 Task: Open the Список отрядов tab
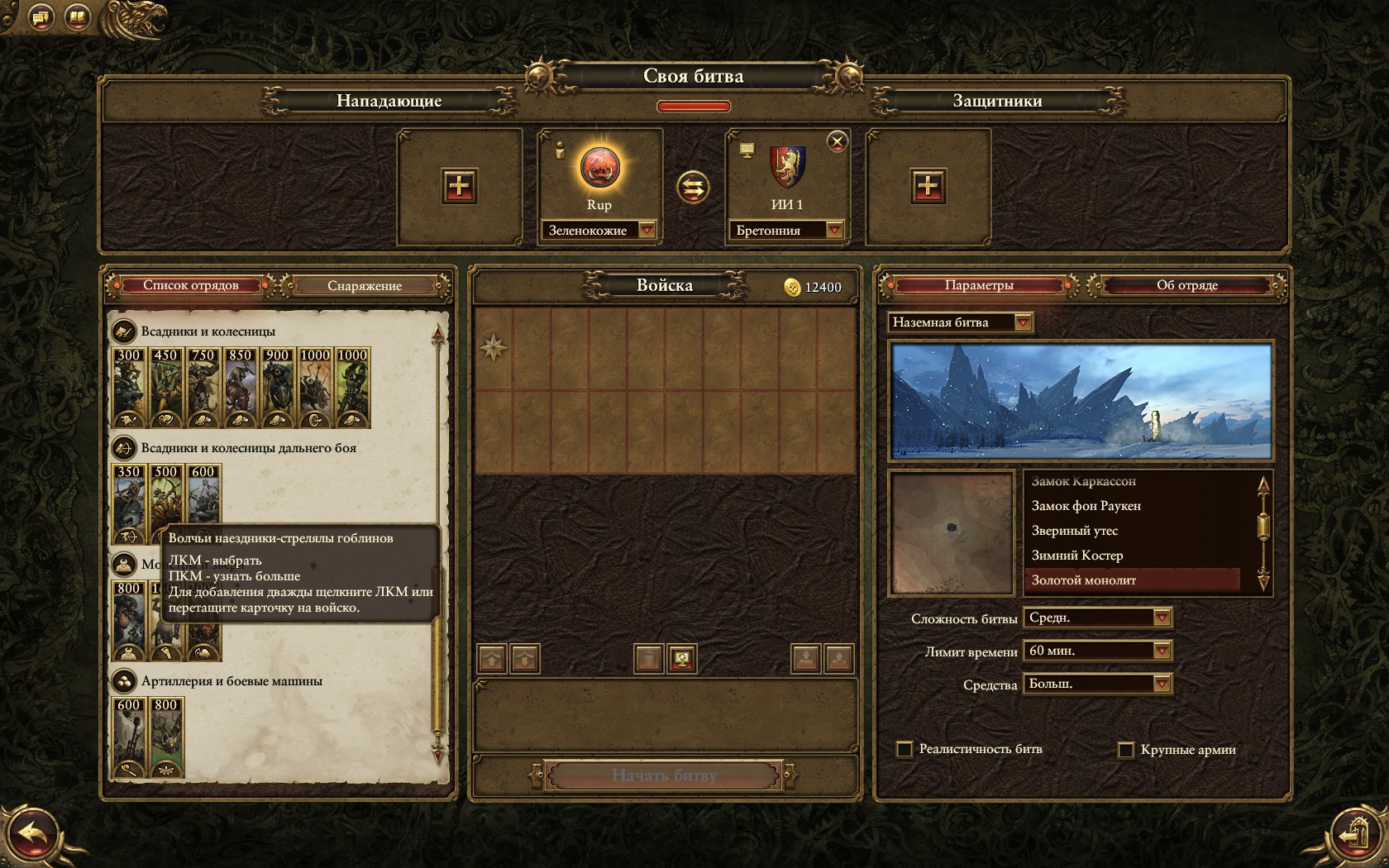(x=190, y=285)
